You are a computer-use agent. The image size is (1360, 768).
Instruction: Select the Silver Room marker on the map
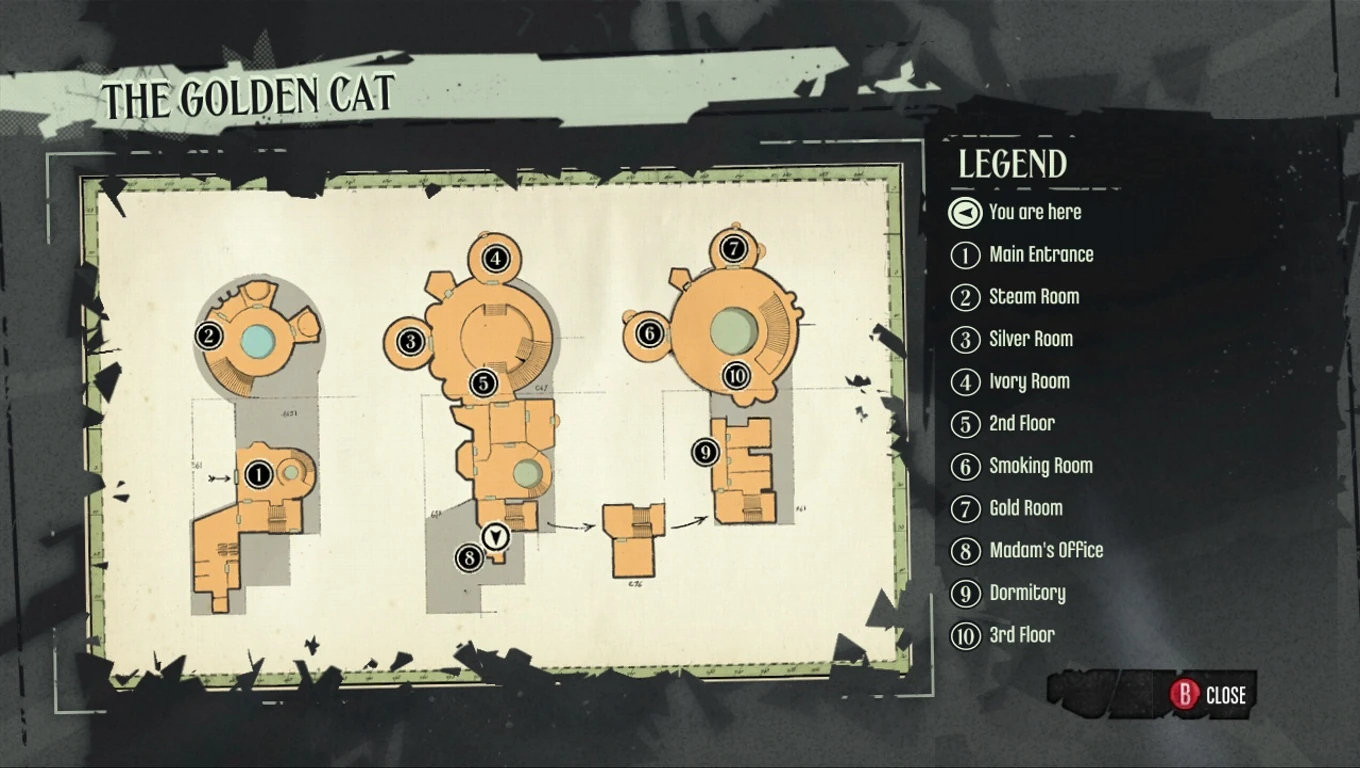411,341
